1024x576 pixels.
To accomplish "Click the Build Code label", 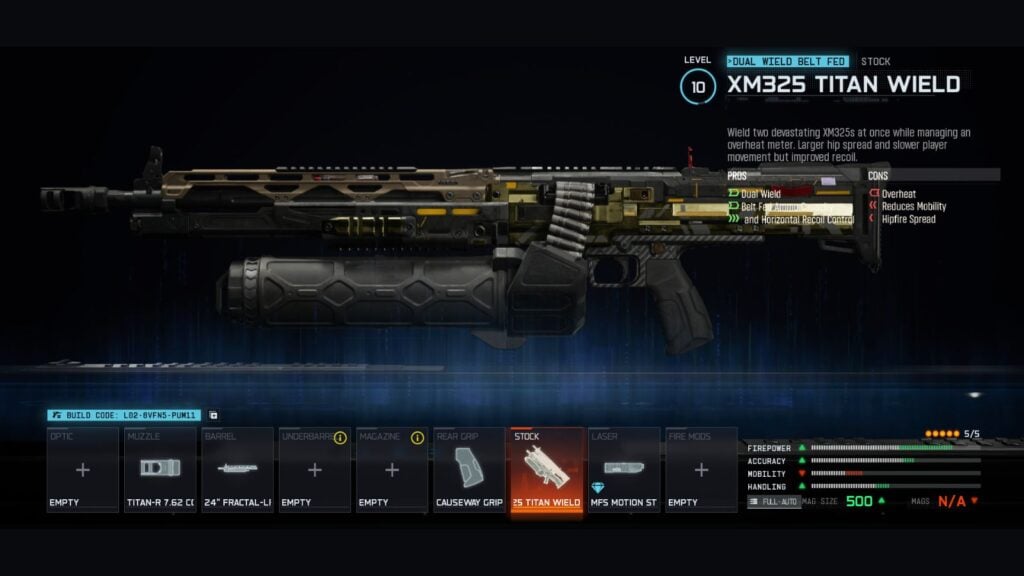I will point(125,415).
